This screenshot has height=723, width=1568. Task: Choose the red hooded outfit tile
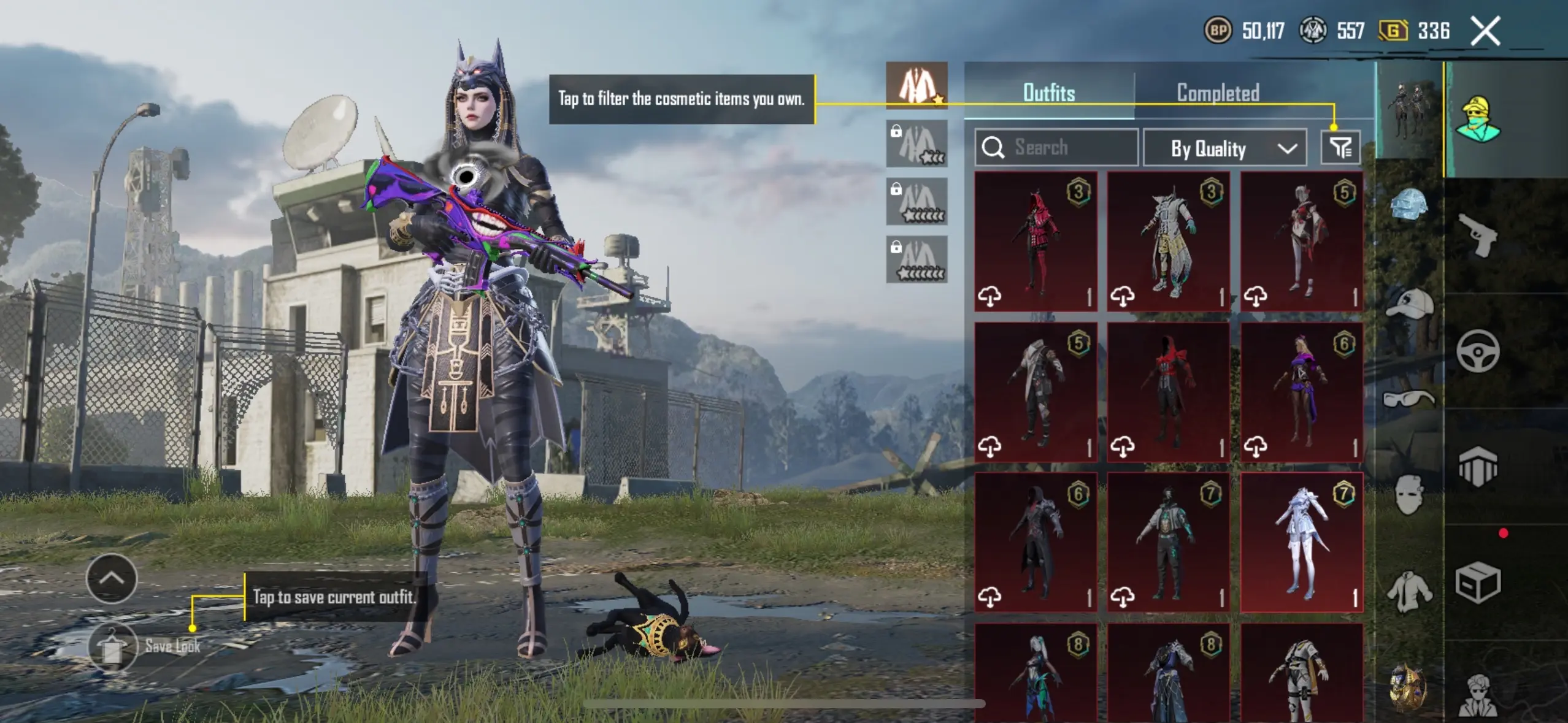[x=1036, y=241]
